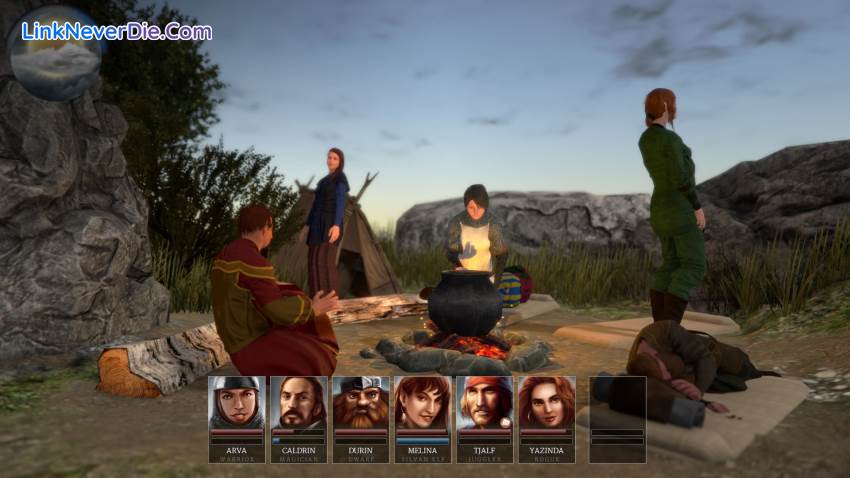Viewport: 850px width, 478px height.
Task: Open Melina the silvan elf's portrait
Action: click(x=423, y=403)
